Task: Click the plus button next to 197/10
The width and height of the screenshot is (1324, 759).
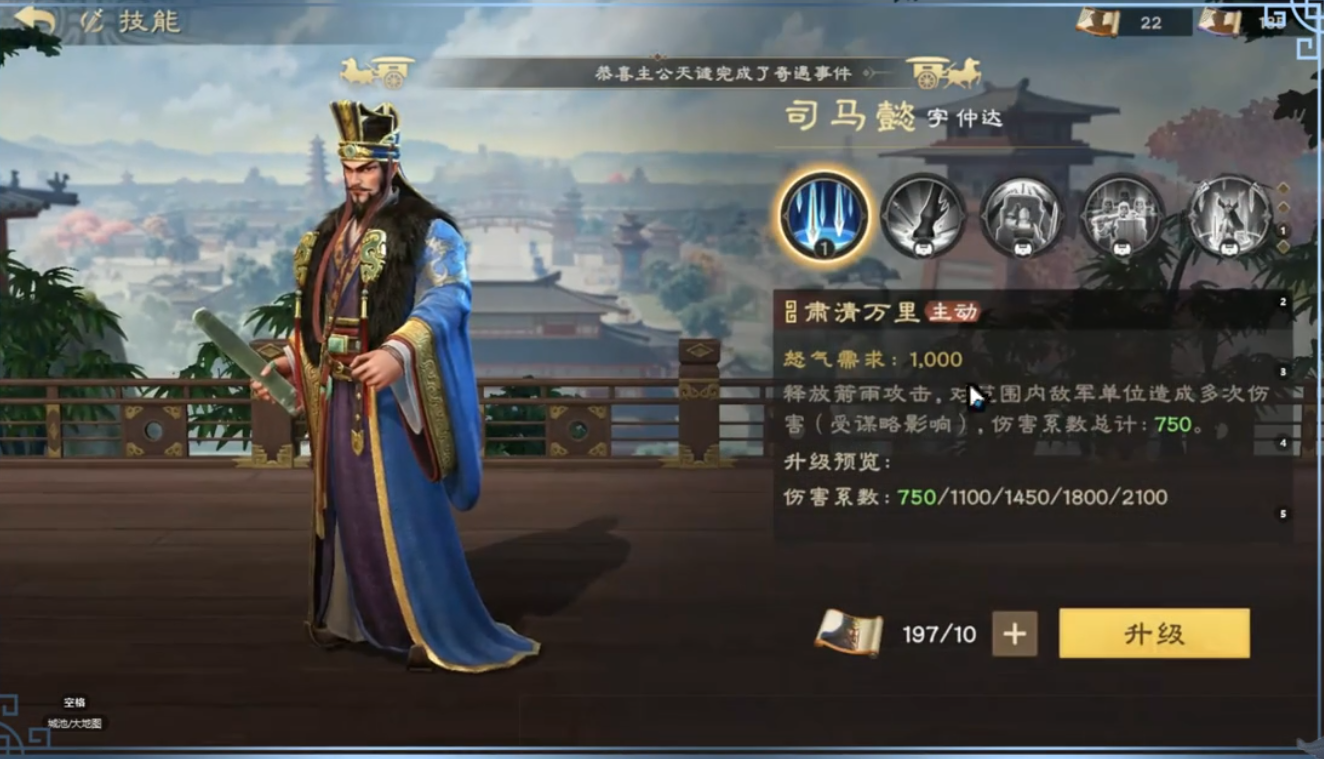Action: point(1014,632)
